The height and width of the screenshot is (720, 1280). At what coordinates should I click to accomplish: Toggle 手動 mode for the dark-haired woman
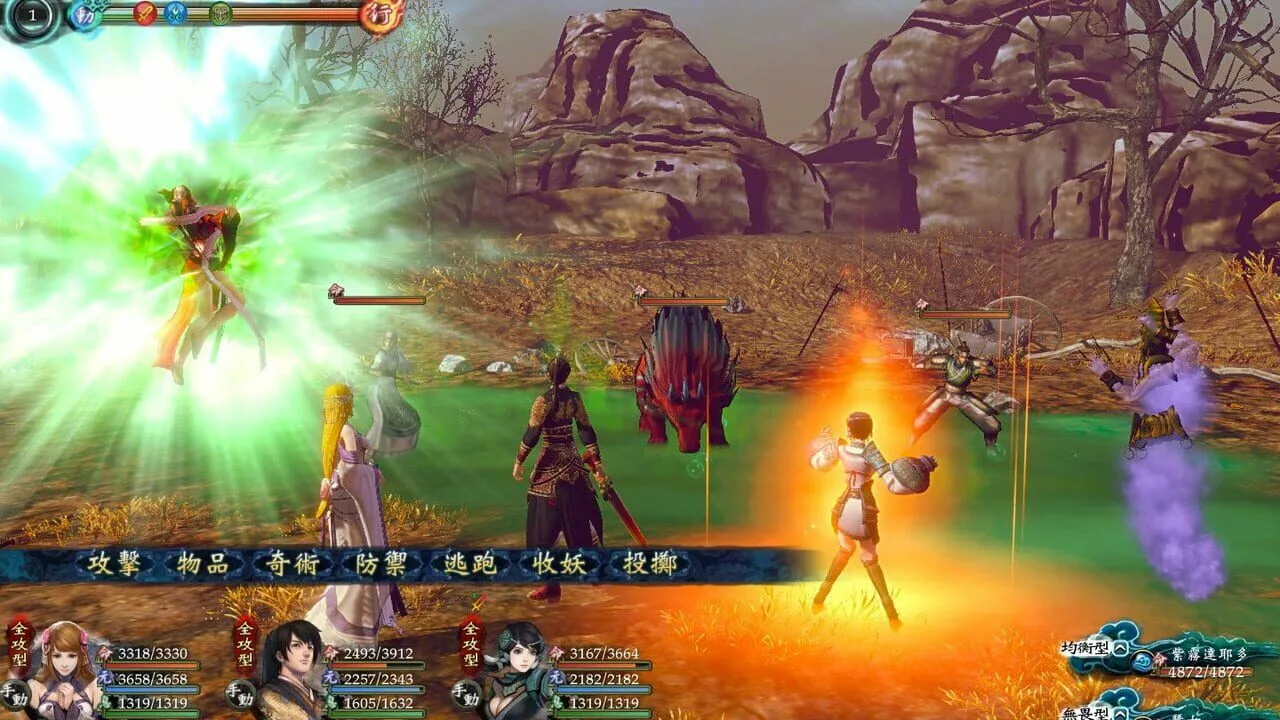466,692
